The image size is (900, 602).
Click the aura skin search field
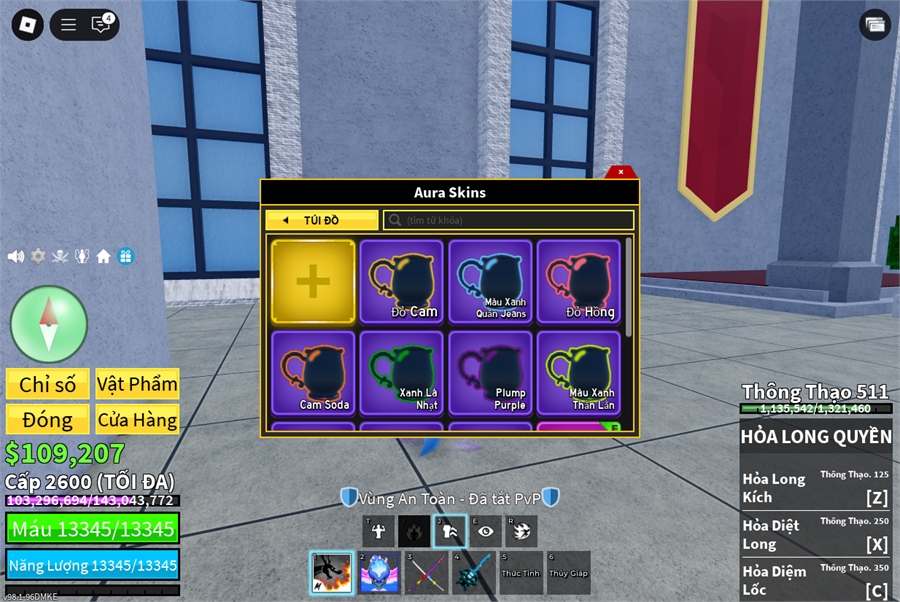pos(510,220)
